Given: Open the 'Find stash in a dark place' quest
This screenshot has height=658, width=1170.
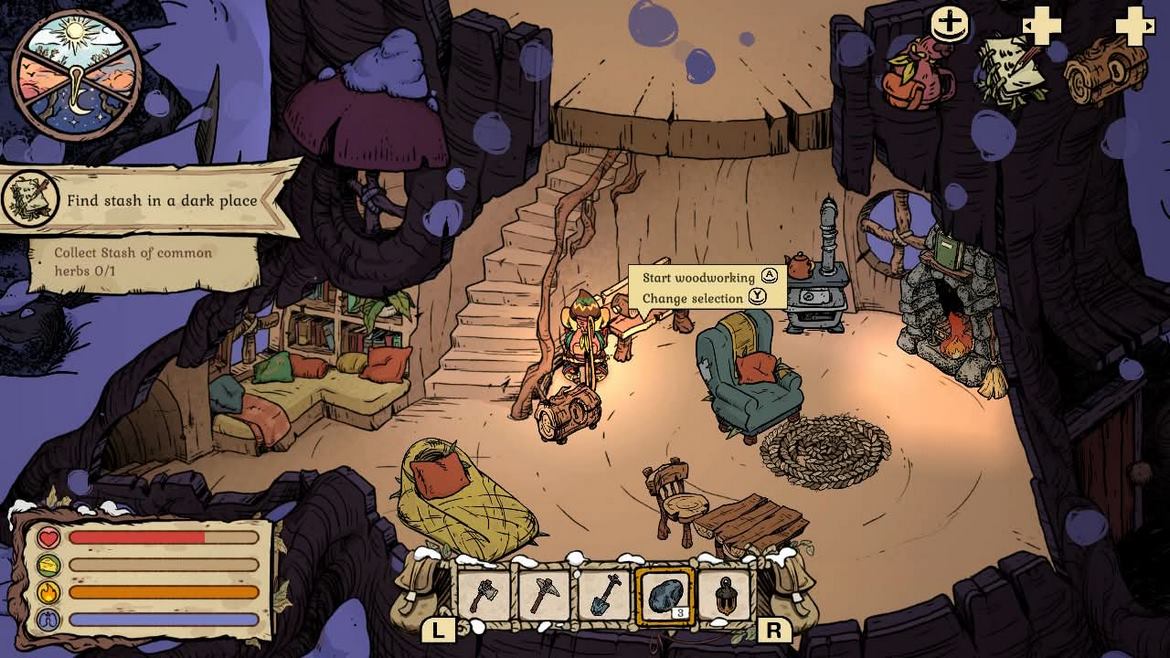Looking at the screenshot, I should pos(160,200).
